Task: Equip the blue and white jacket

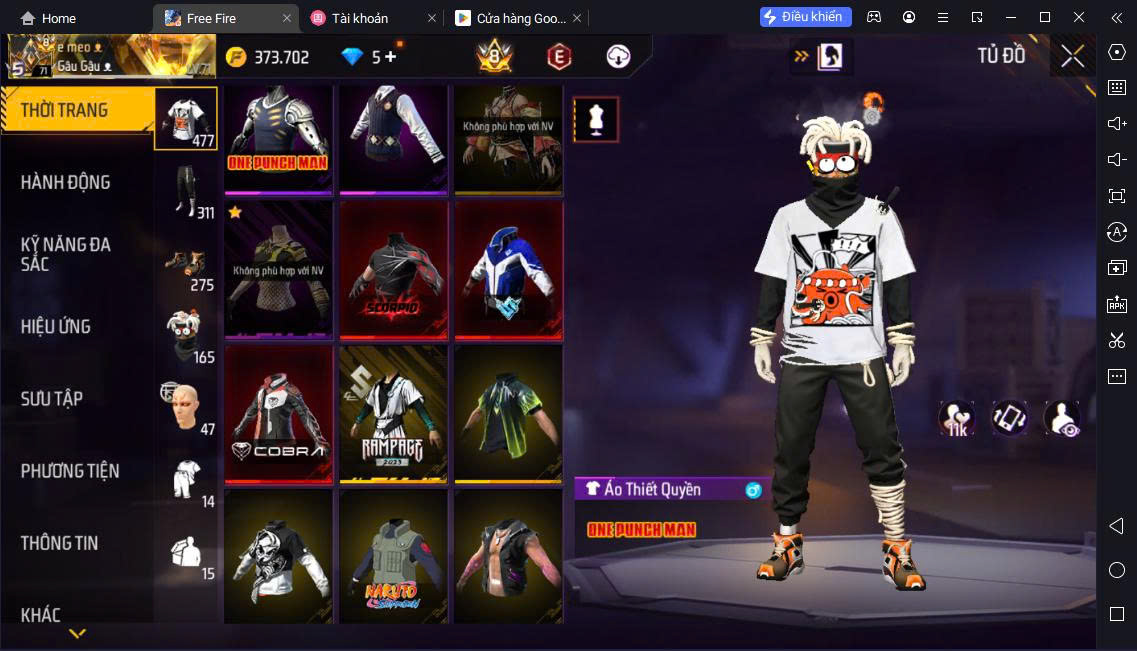Action: pos(508,270)
